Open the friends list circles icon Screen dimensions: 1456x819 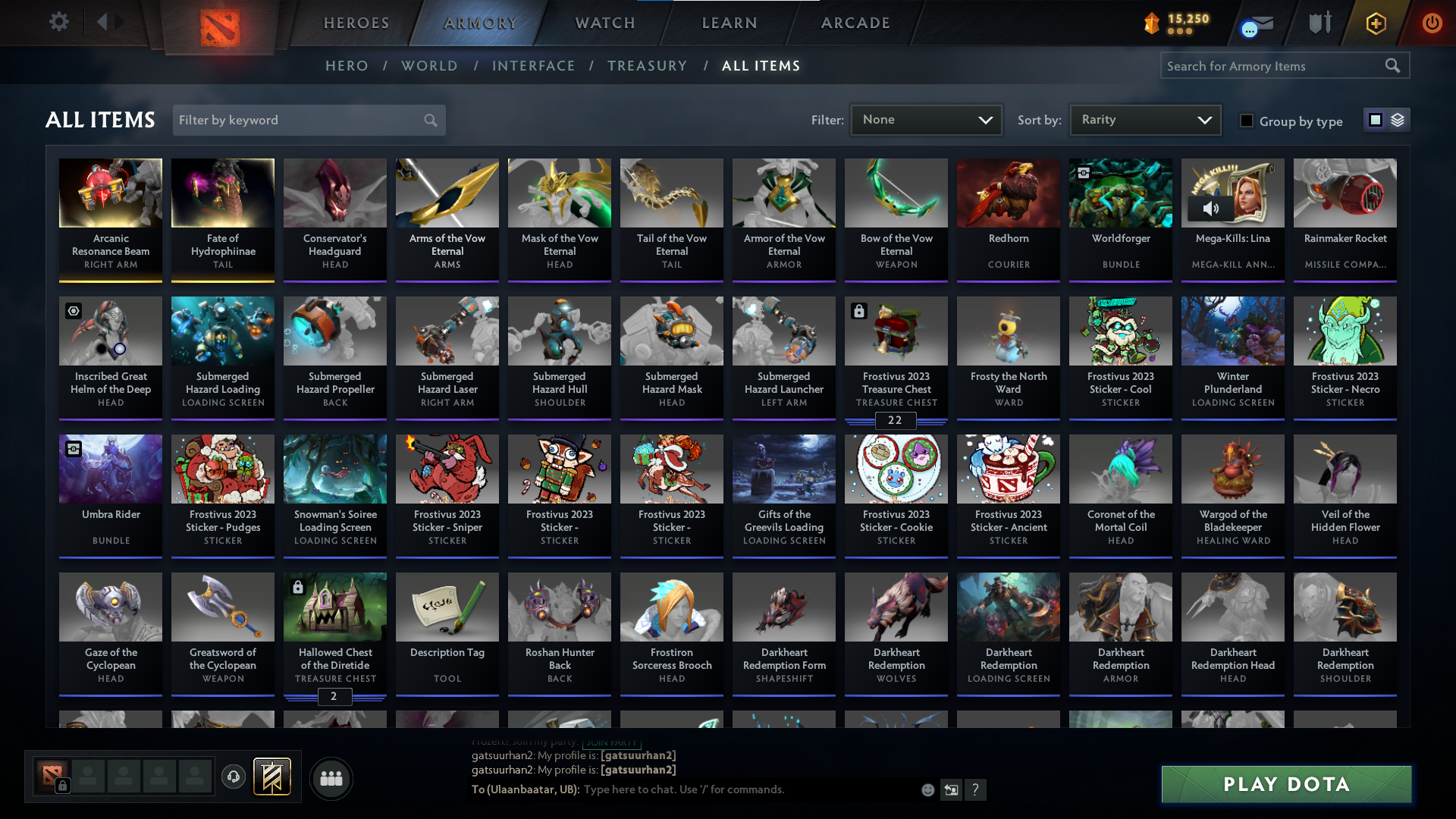pyautogui.click(x=331, y=778)
